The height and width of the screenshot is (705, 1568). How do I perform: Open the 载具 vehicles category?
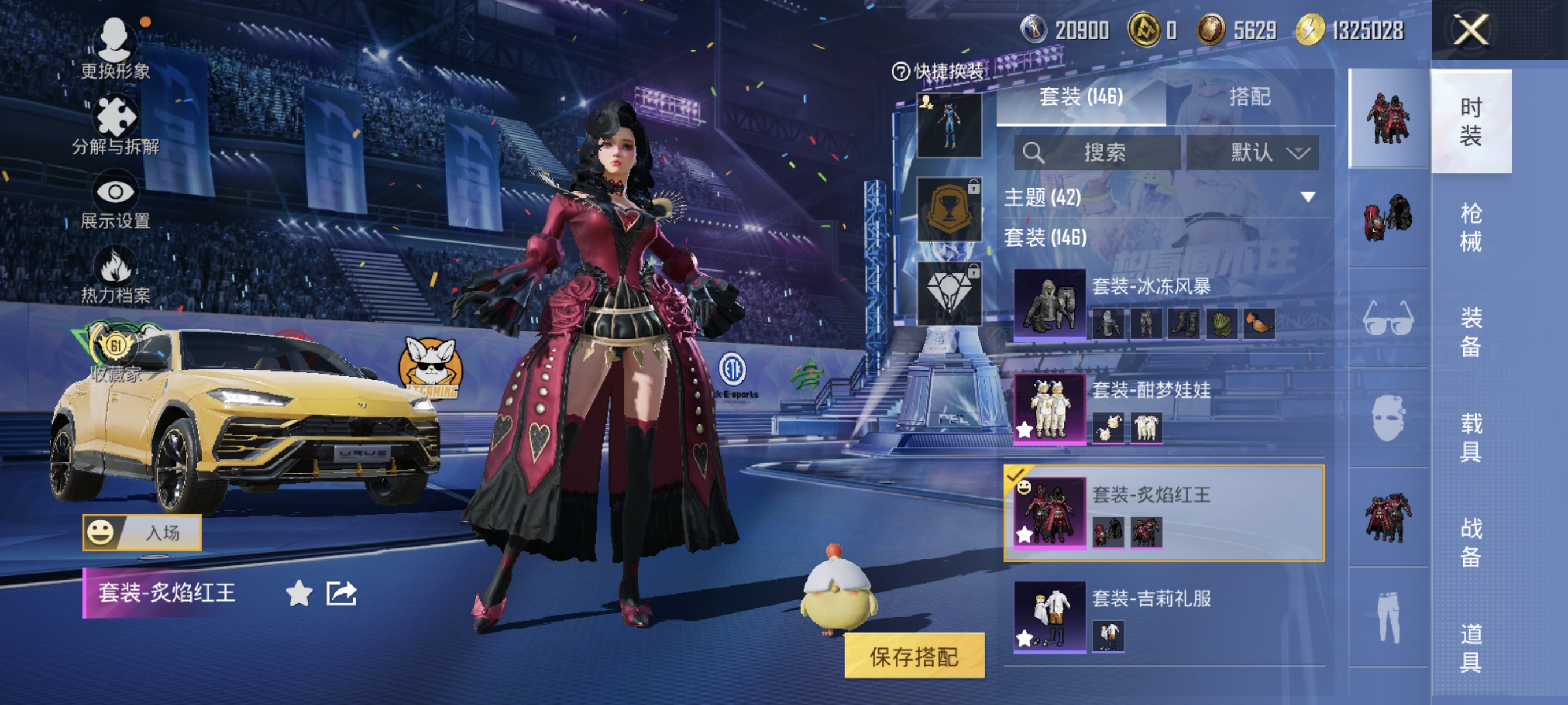[x=1470, y=437]
